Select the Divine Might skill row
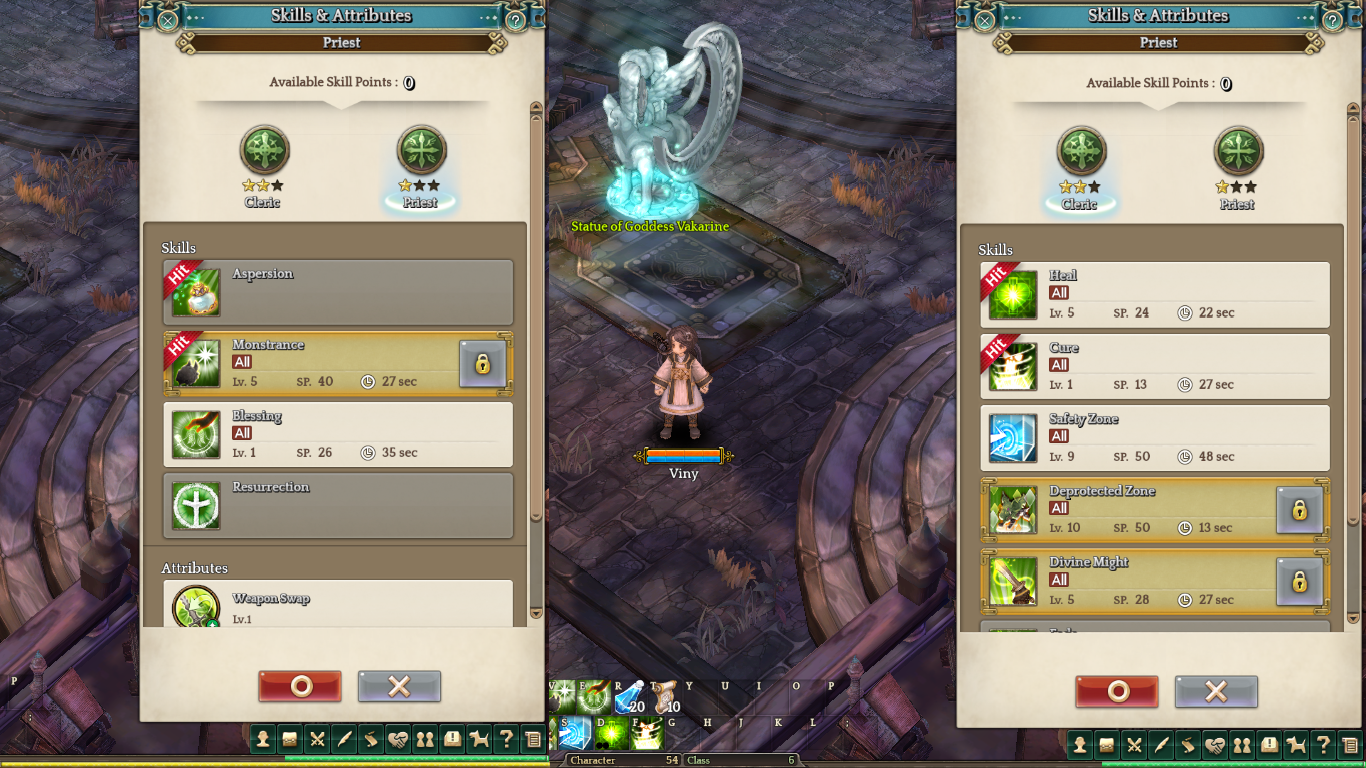Image resolution: width=1366 pixels, height=768 pixels. [1125, 581]
